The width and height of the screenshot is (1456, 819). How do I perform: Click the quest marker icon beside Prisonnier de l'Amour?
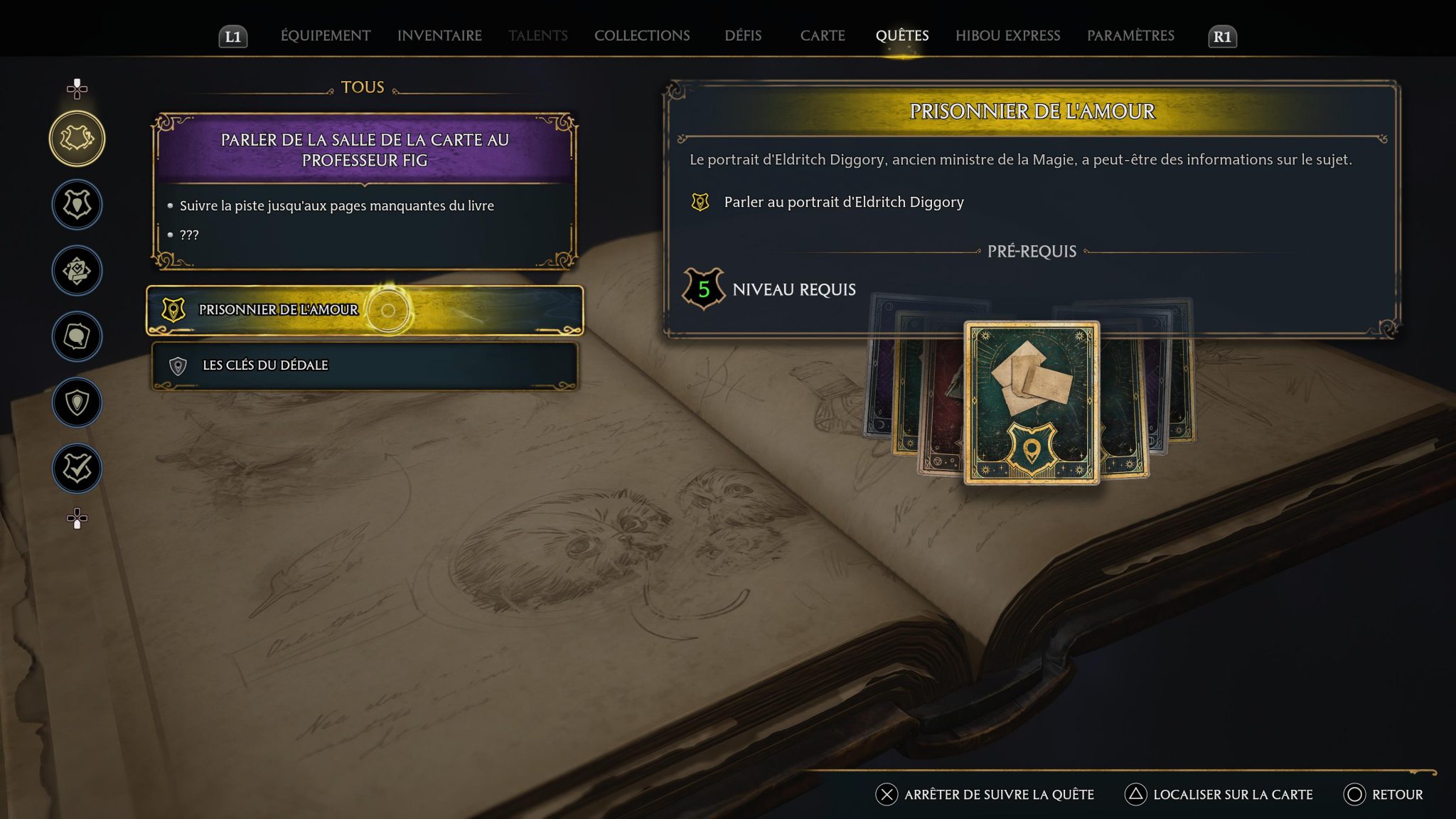173,309
